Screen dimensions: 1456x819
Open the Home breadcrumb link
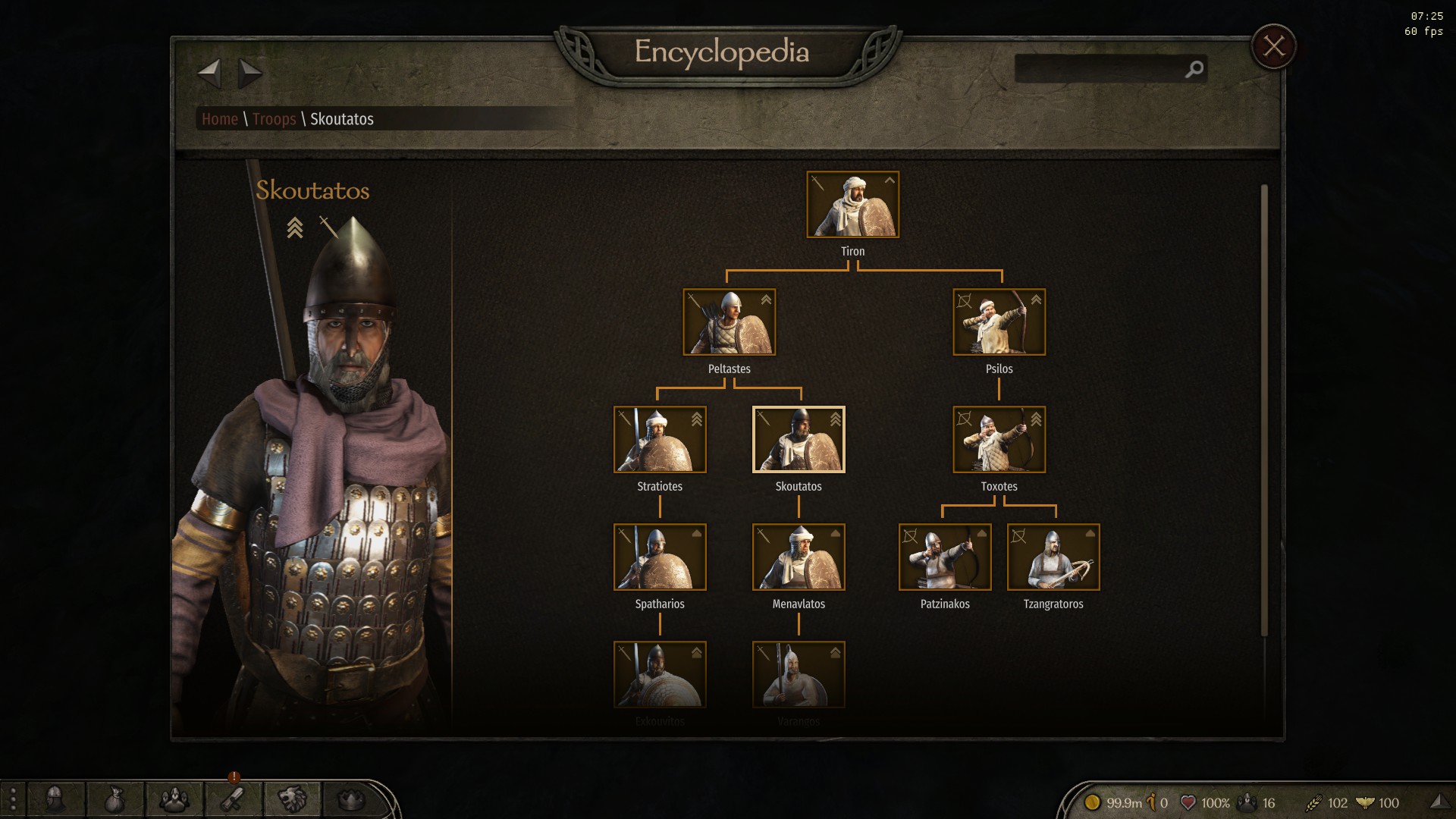click(x=220, y=119)
